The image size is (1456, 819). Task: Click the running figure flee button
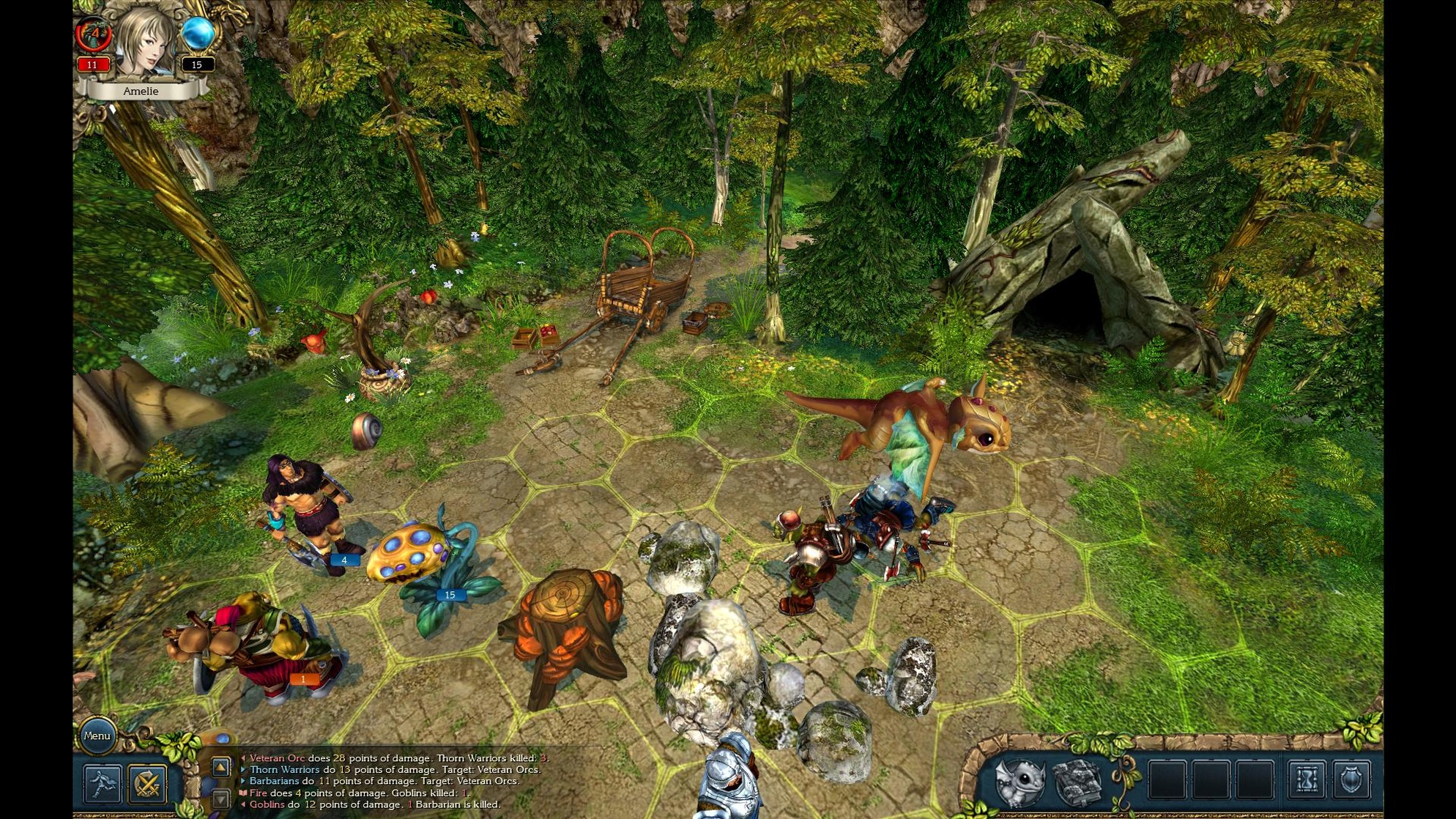[x=102, y=784]
